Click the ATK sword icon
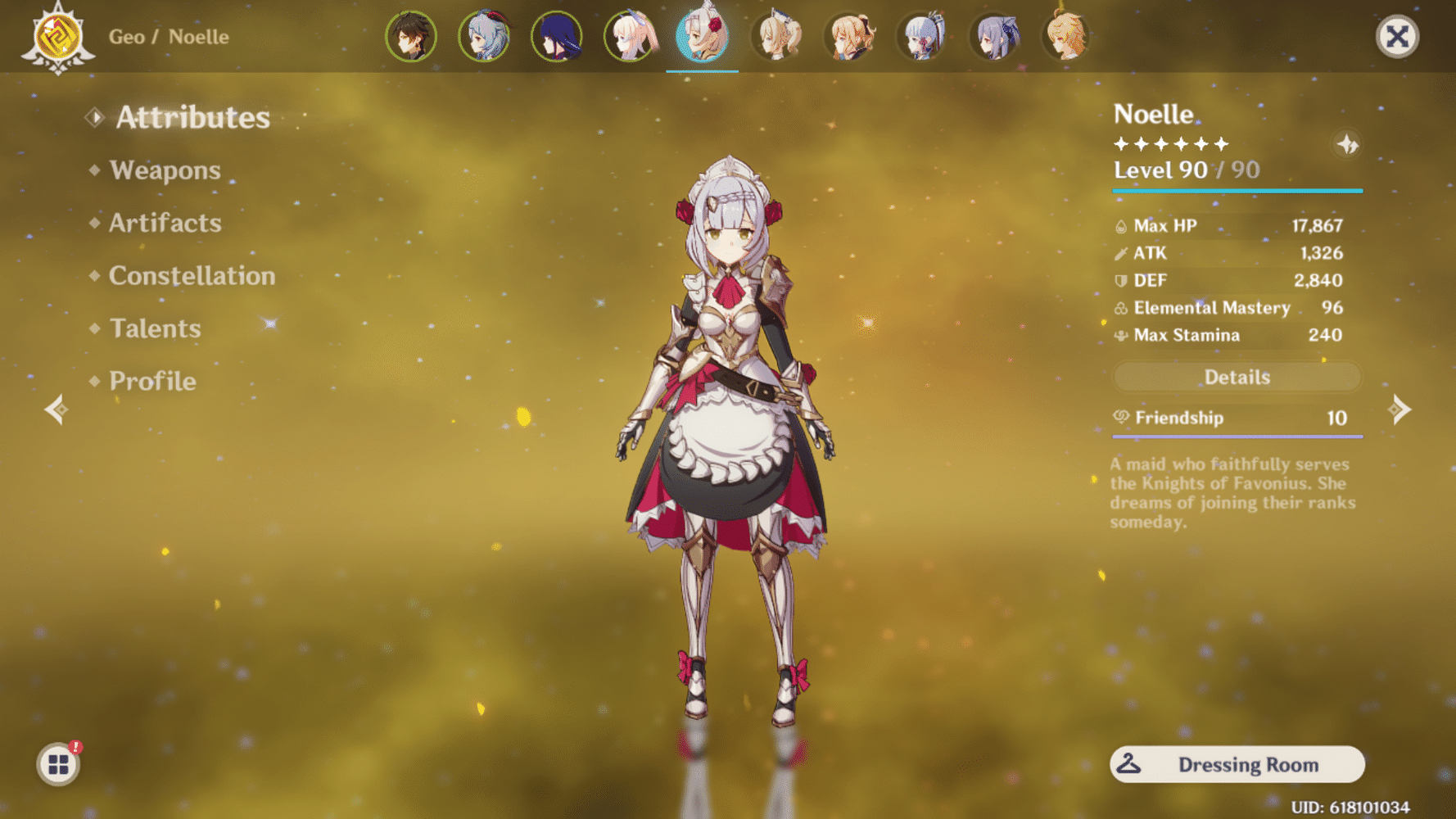This screenshot has height=819, width=1456. click(x=1120, y=253)
